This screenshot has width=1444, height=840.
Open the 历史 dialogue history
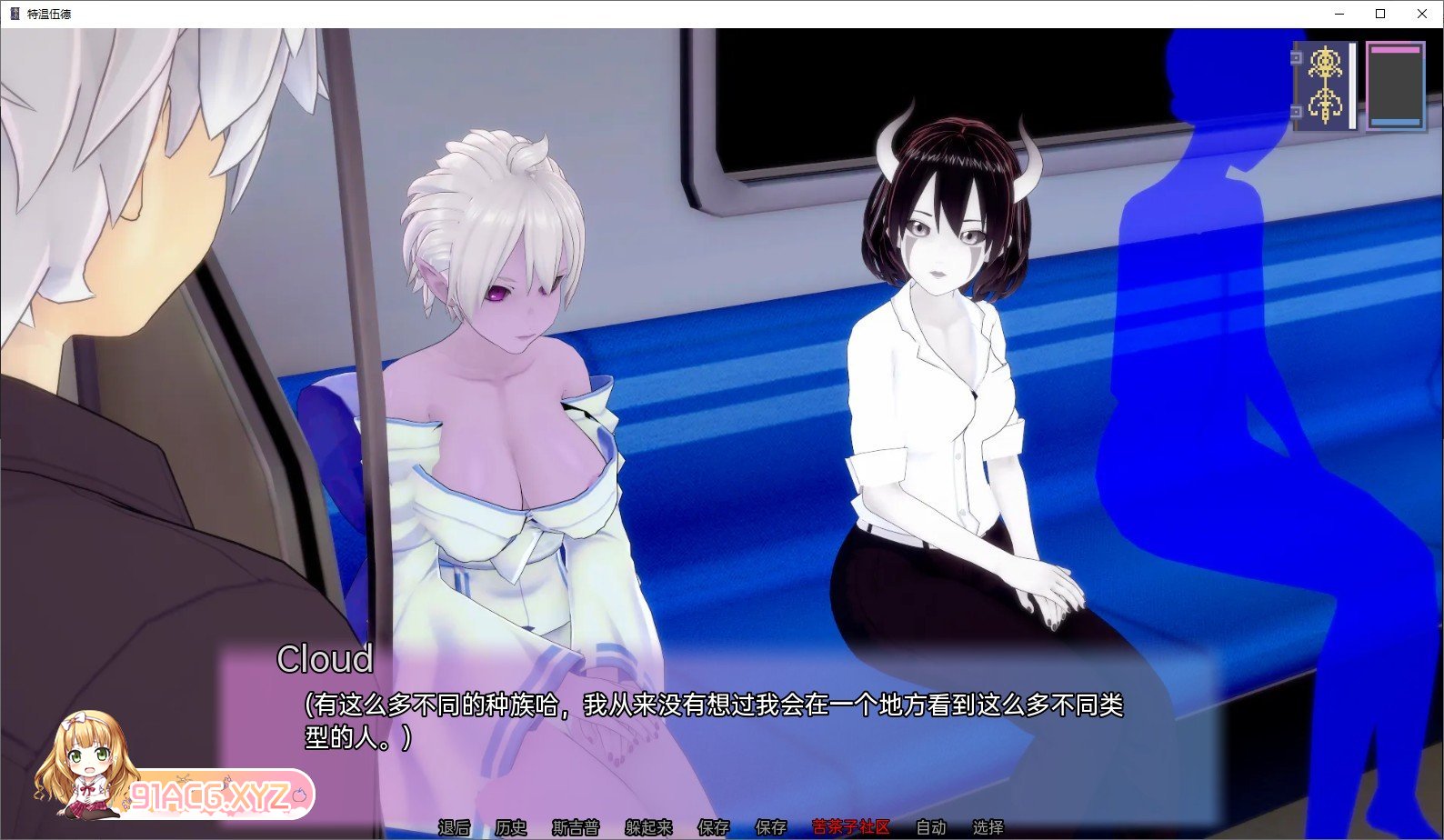click(510, 828)
